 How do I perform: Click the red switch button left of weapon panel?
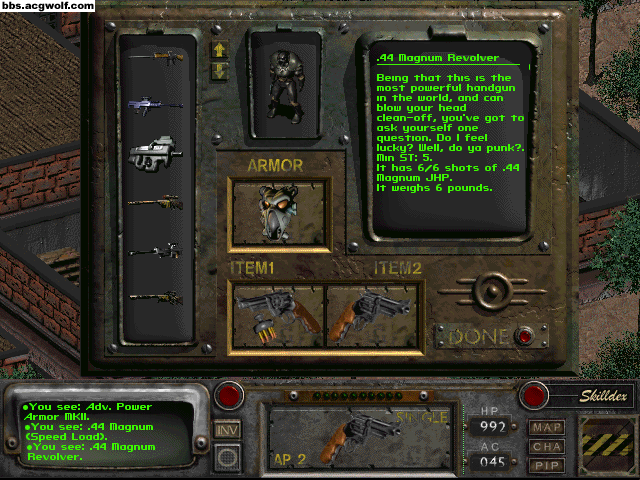[x=227, y=393]
